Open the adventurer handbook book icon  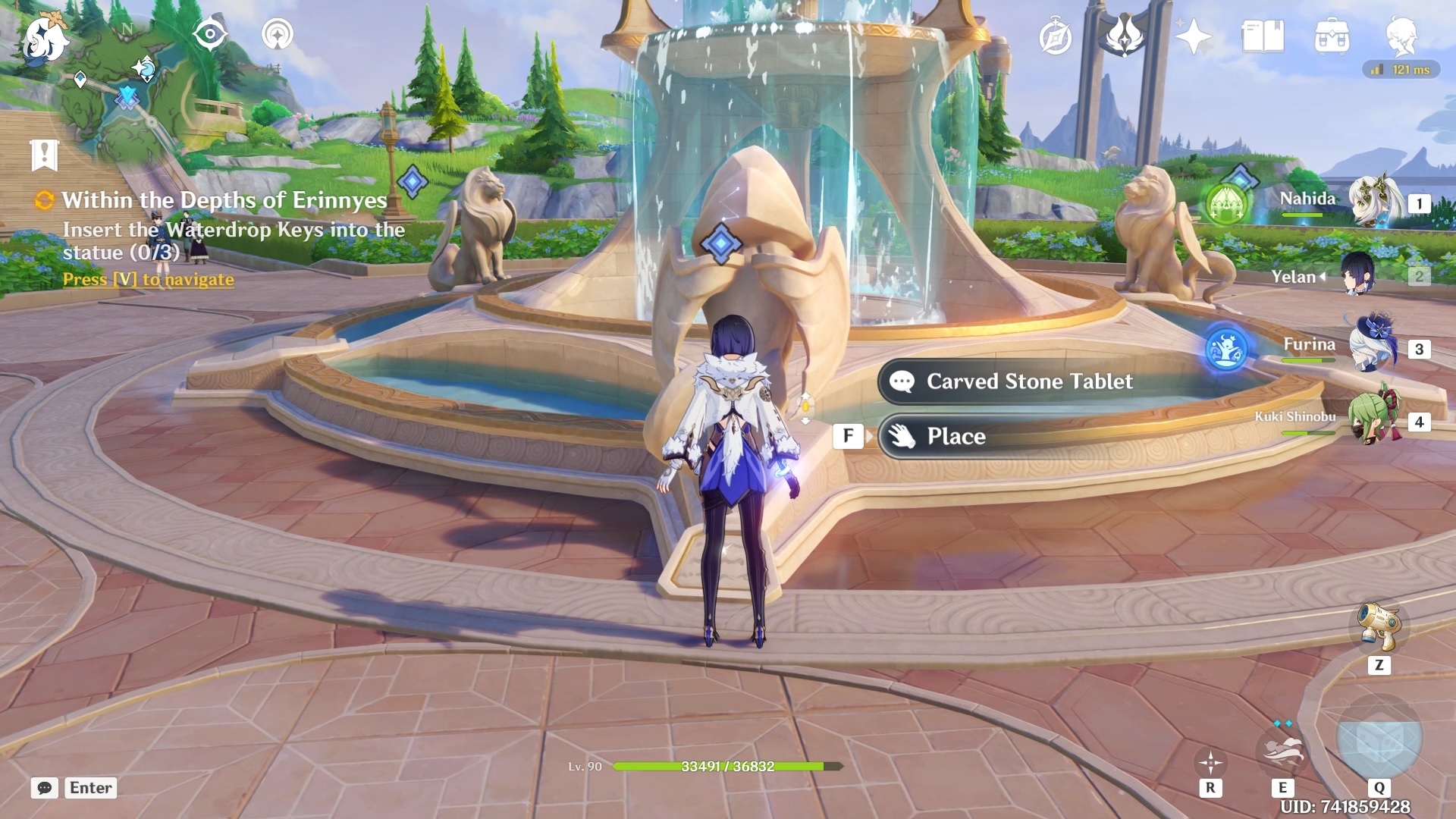tap(1263, 36)
